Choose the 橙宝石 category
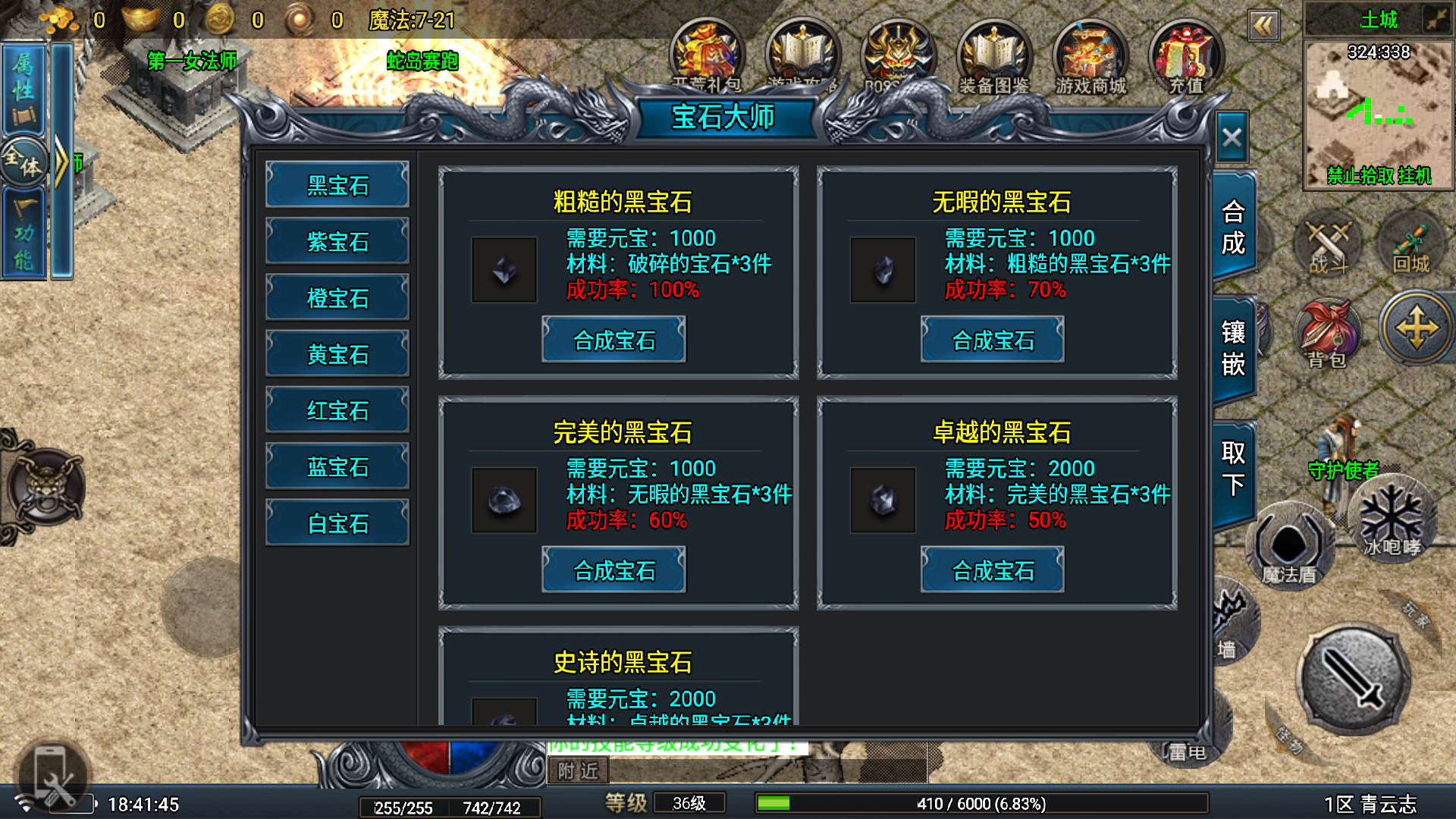 pos(337,298)
